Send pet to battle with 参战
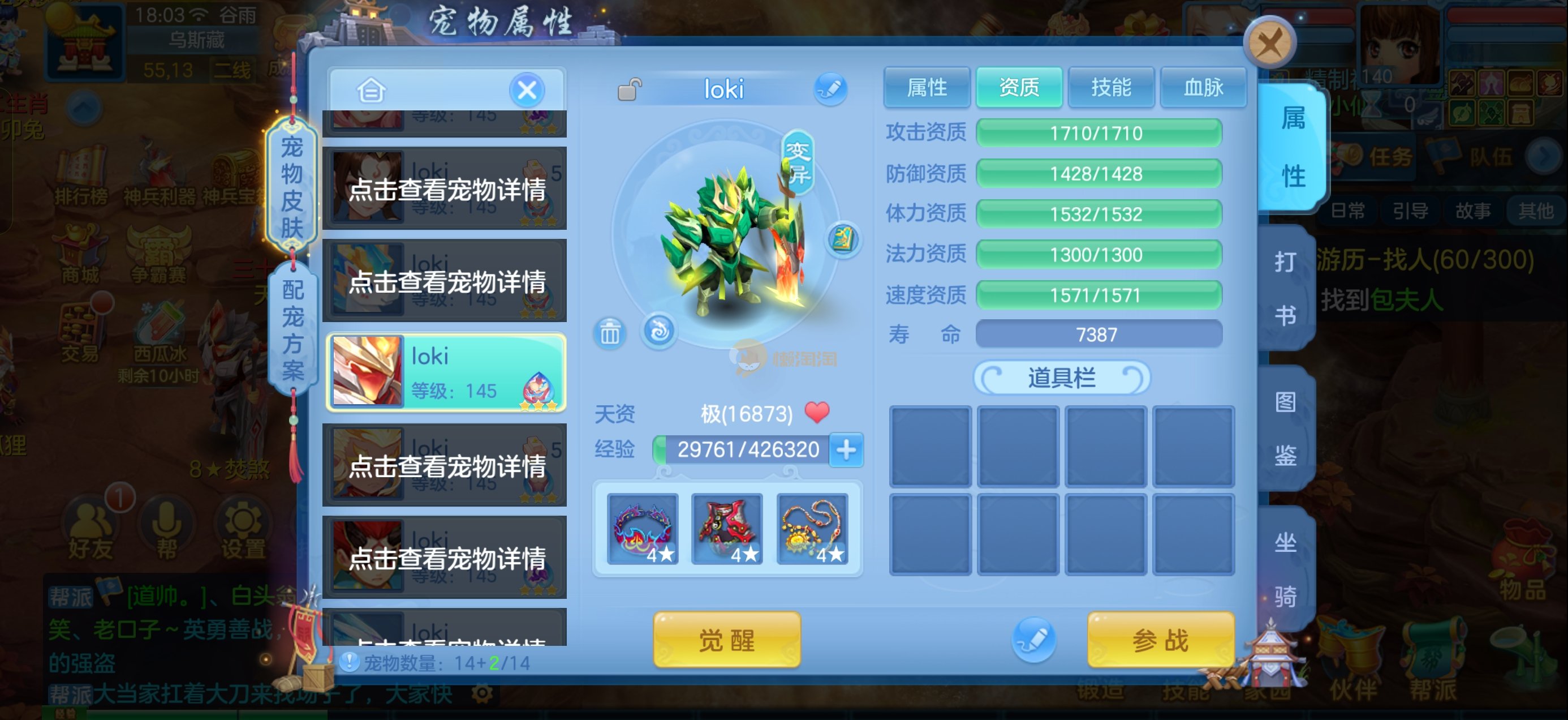 [x=1160, y=640]
